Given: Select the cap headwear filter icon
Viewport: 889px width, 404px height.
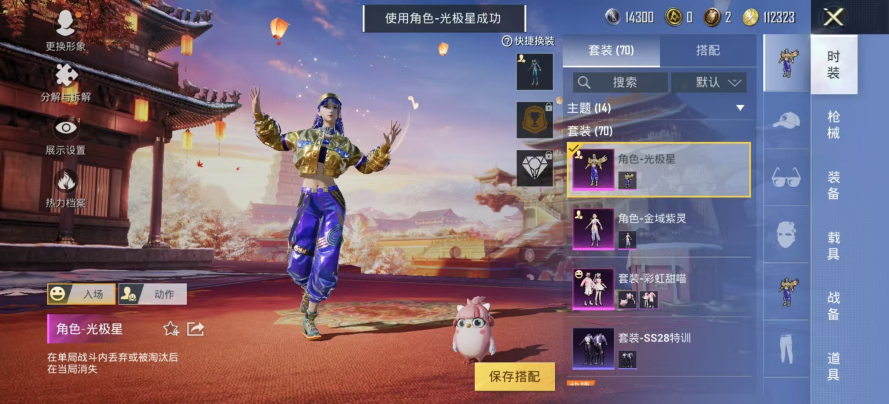Looking at the screenshot, I should [786, 120].
